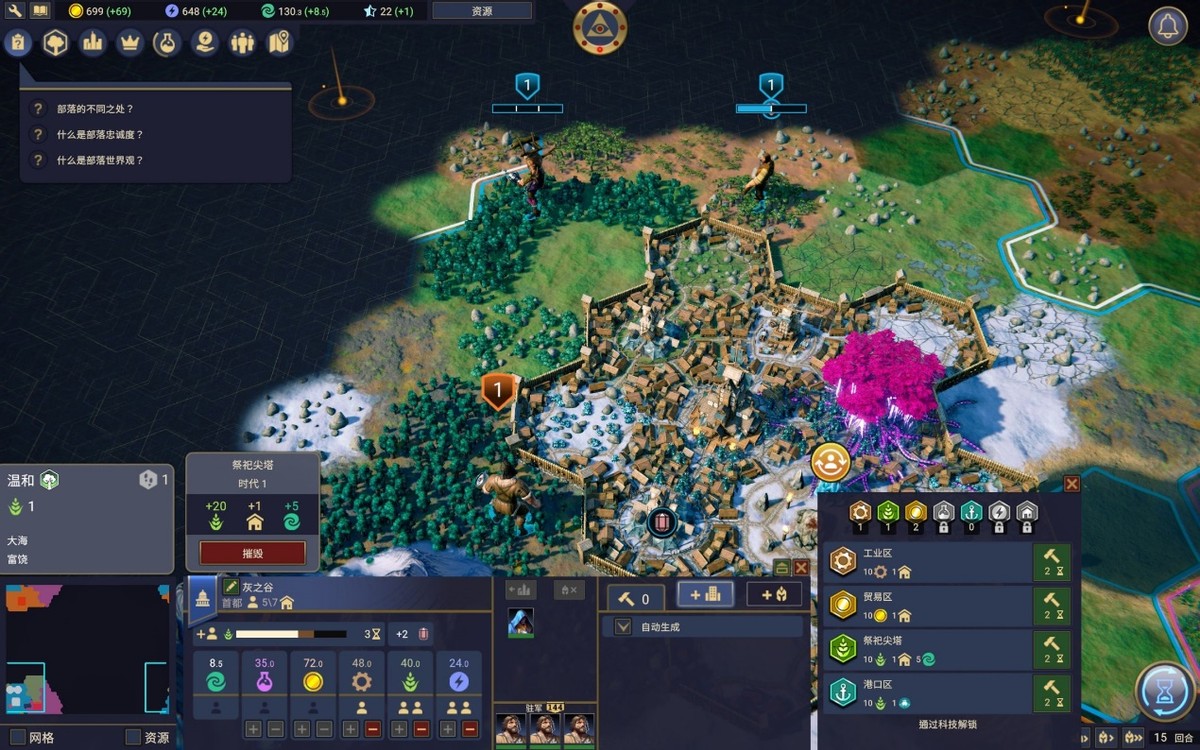Open the crown empire screen
The width and height of the screenshot is (1200, 750).
tap(129, 42)
